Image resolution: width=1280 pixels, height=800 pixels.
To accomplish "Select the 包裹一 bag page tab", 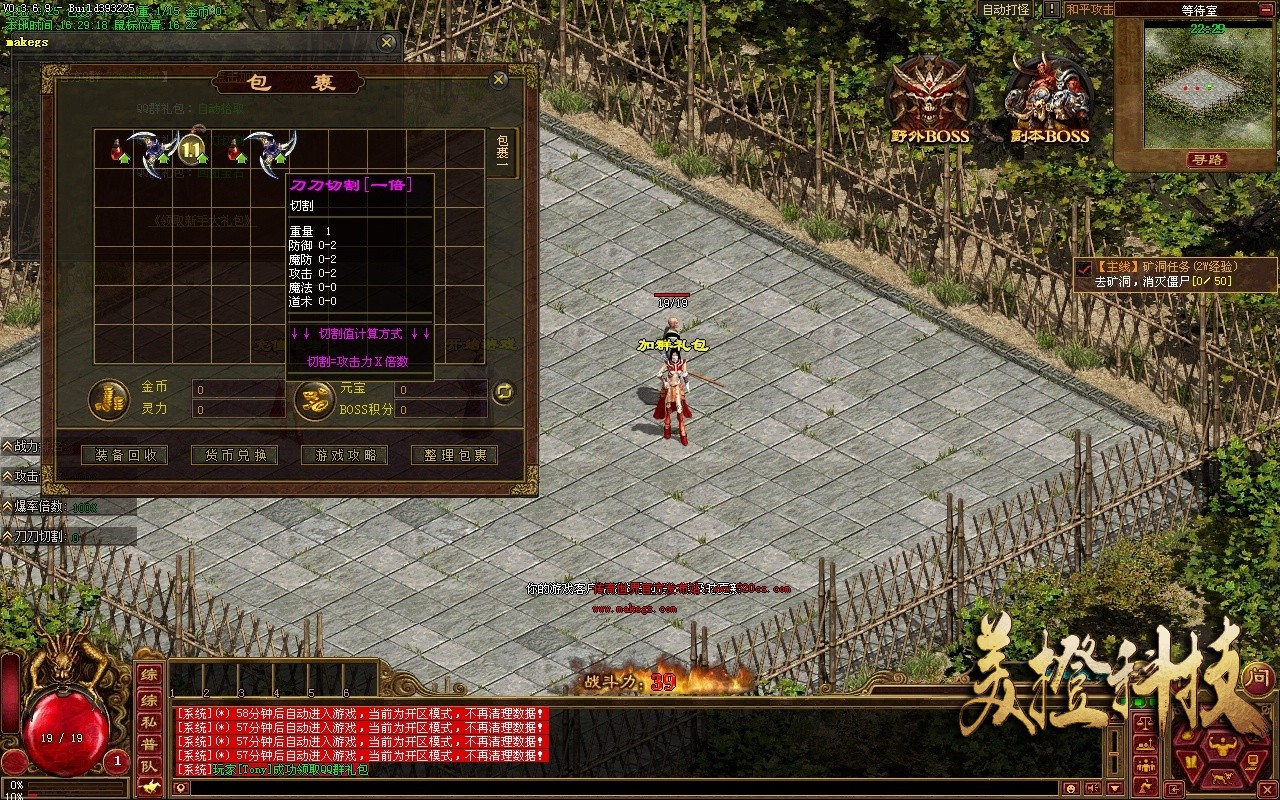I will (x=503, y=153).
